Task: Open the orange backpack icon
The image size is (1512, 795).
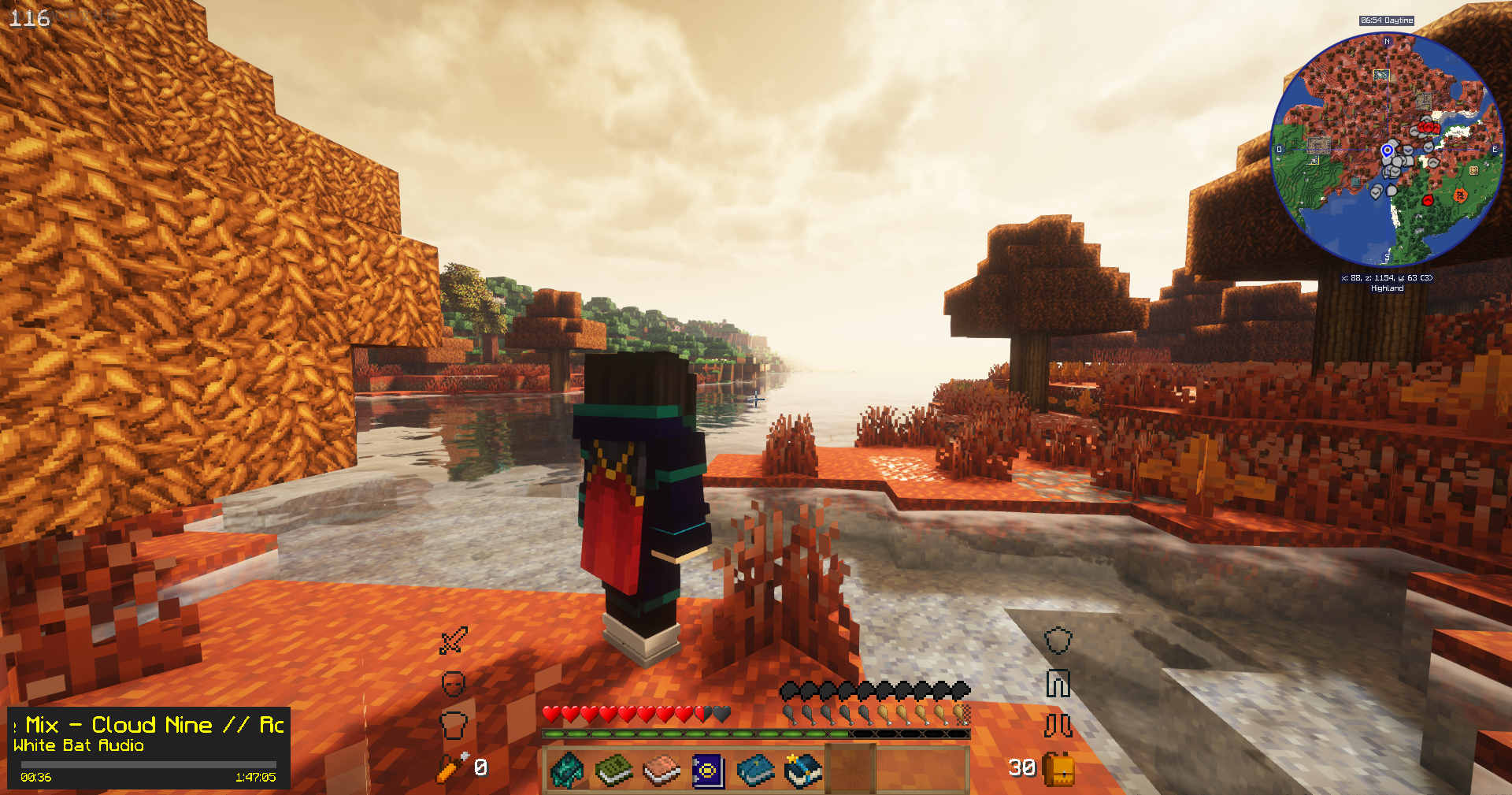Action: 1058,768
